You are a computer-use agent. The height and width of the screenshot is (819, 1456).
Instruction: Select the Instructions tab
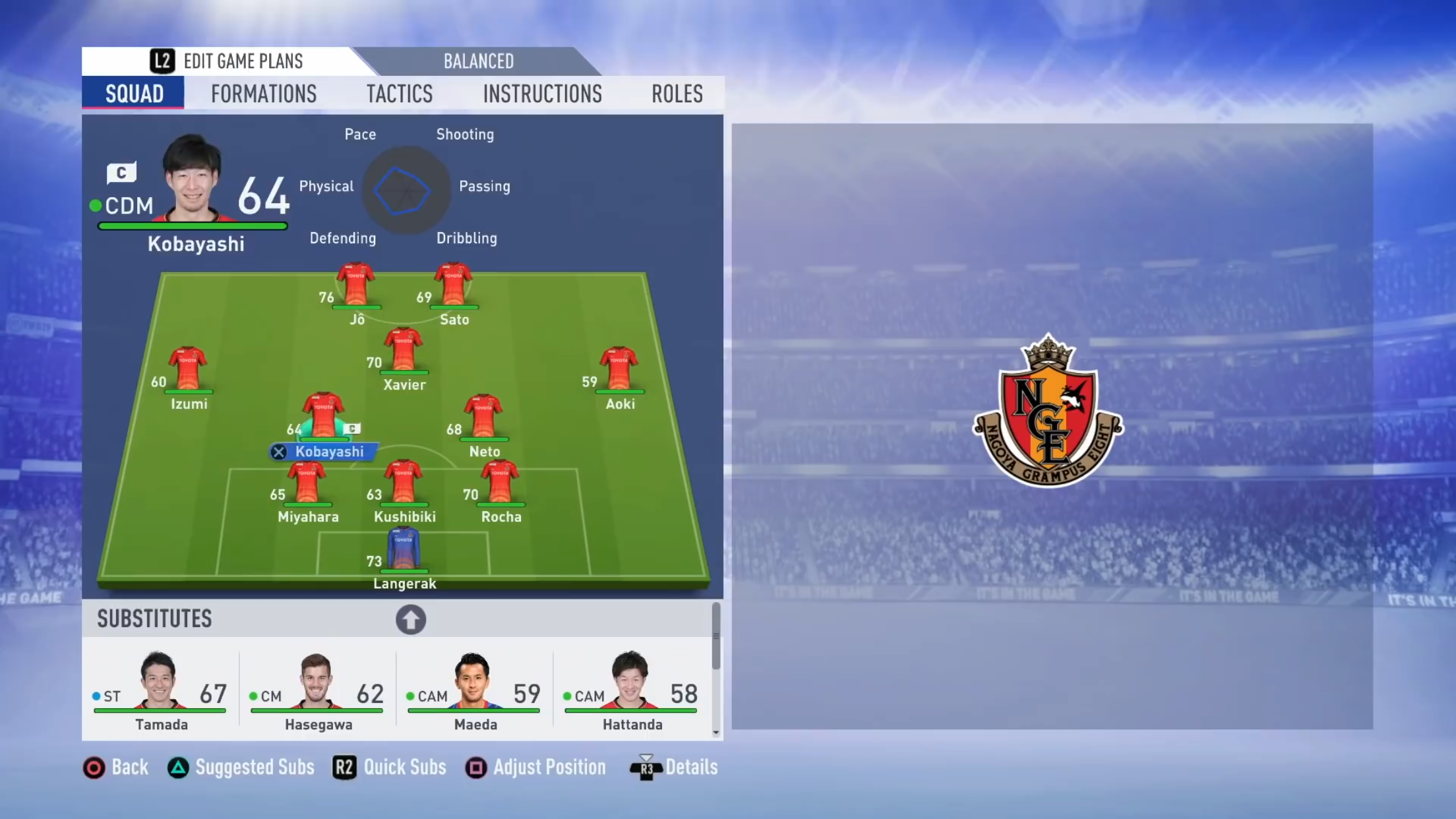[x=542, y=94]
